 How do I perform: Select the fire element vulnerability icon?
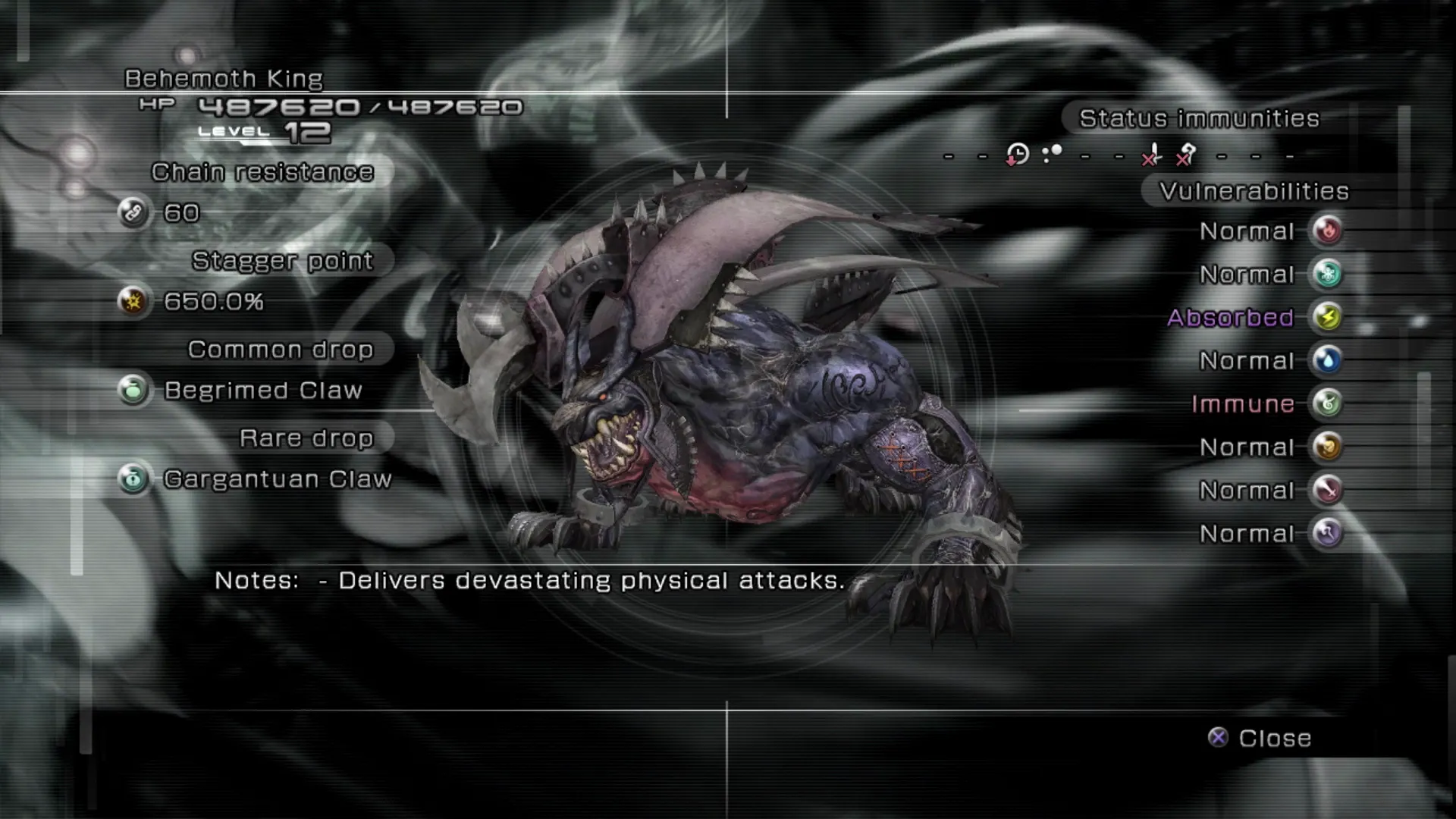pos(1327,231)
